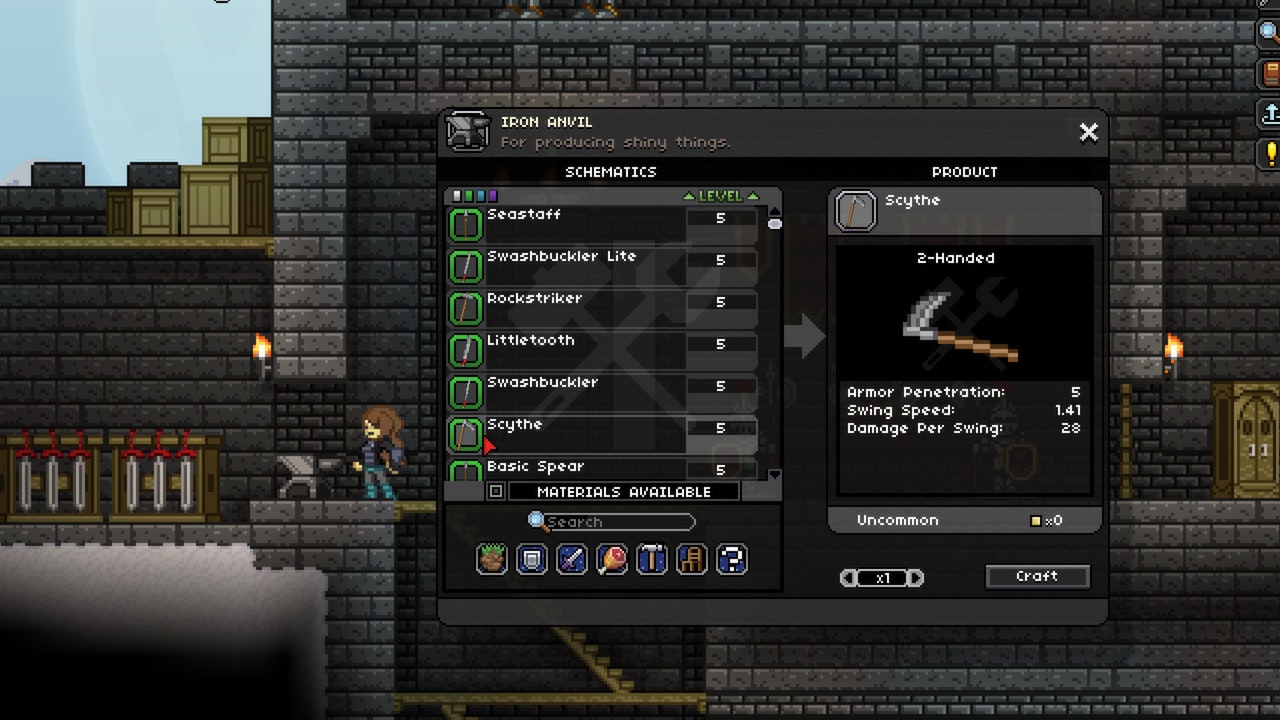Screen dimensions: 1280x720
Task: Show food recipes using the meat icon
Action: point(611,559)
